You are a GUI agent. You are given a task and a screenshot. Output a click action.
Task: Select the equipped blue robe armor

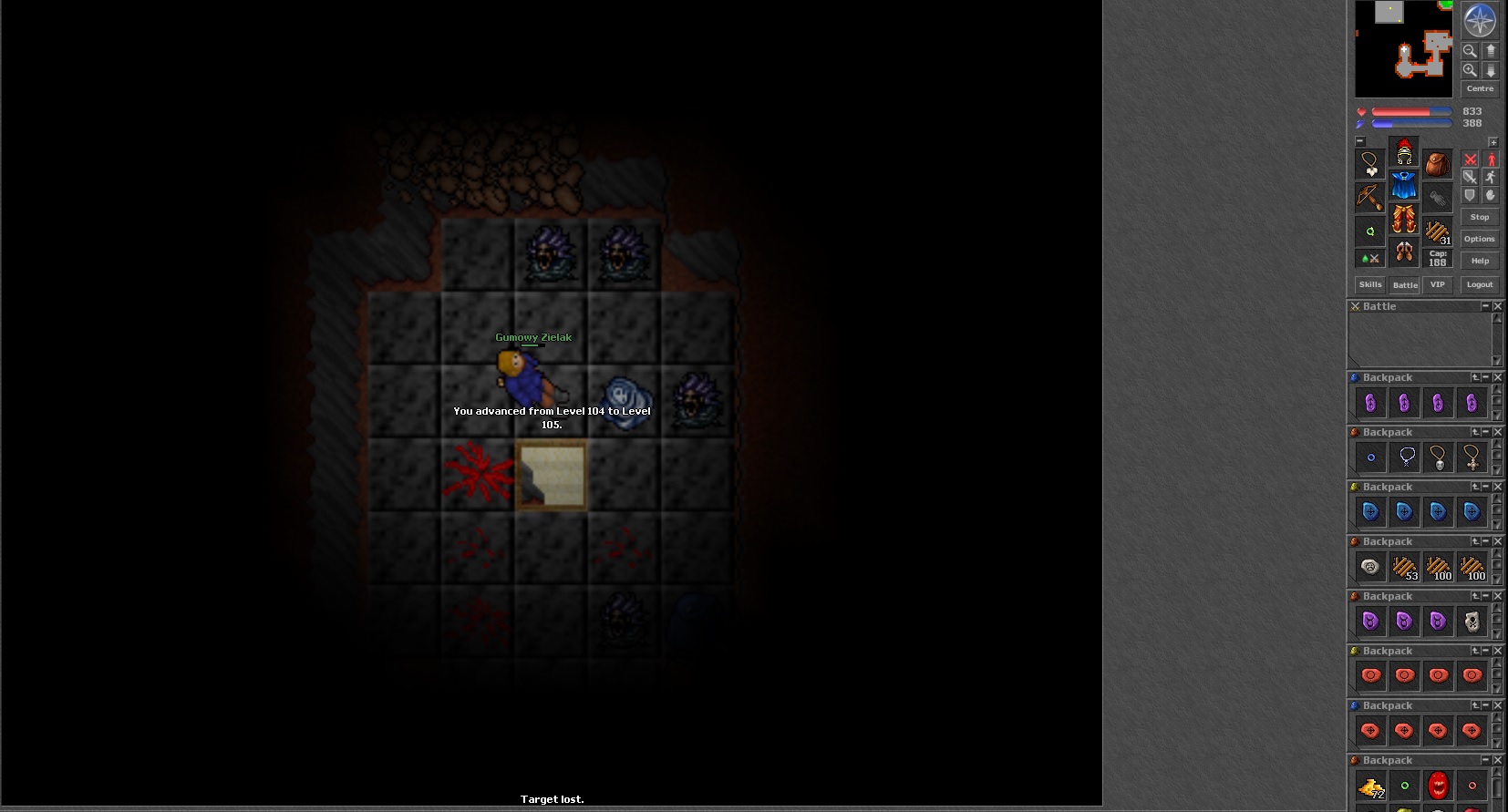tap(1404, 186)
